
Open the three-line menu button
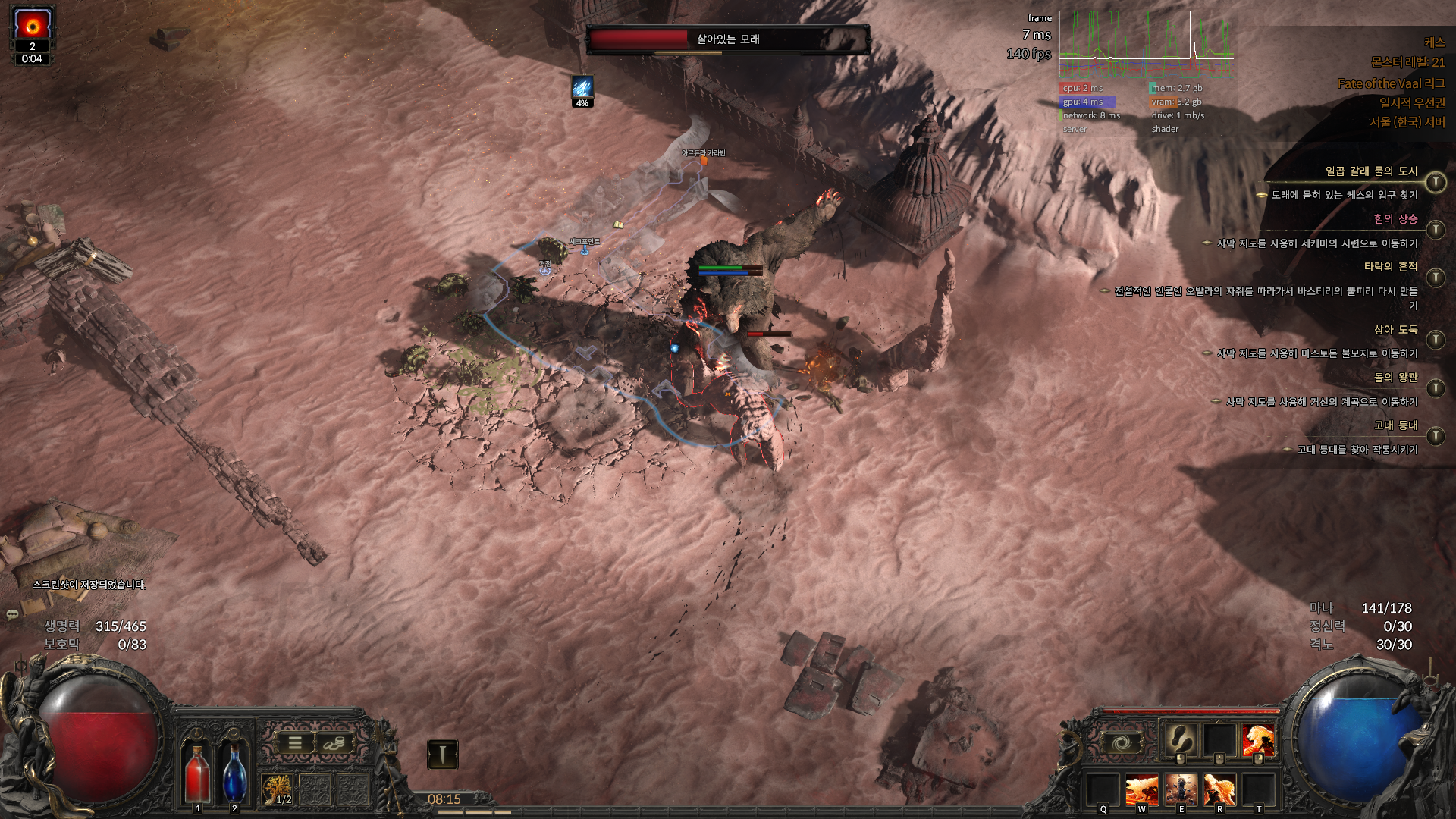pos(295,743)
